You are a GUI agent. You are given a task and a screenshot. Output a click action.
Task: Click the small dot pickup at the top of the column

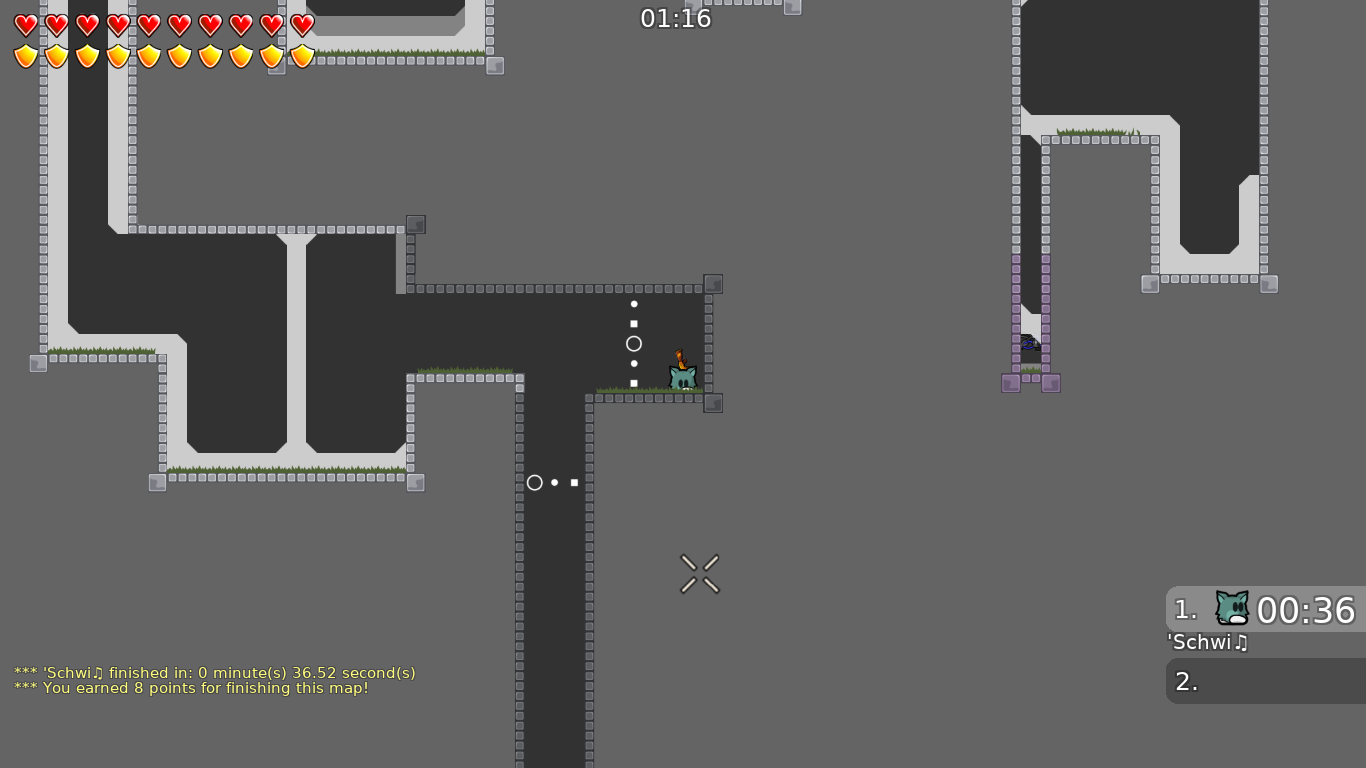[634, 304]
